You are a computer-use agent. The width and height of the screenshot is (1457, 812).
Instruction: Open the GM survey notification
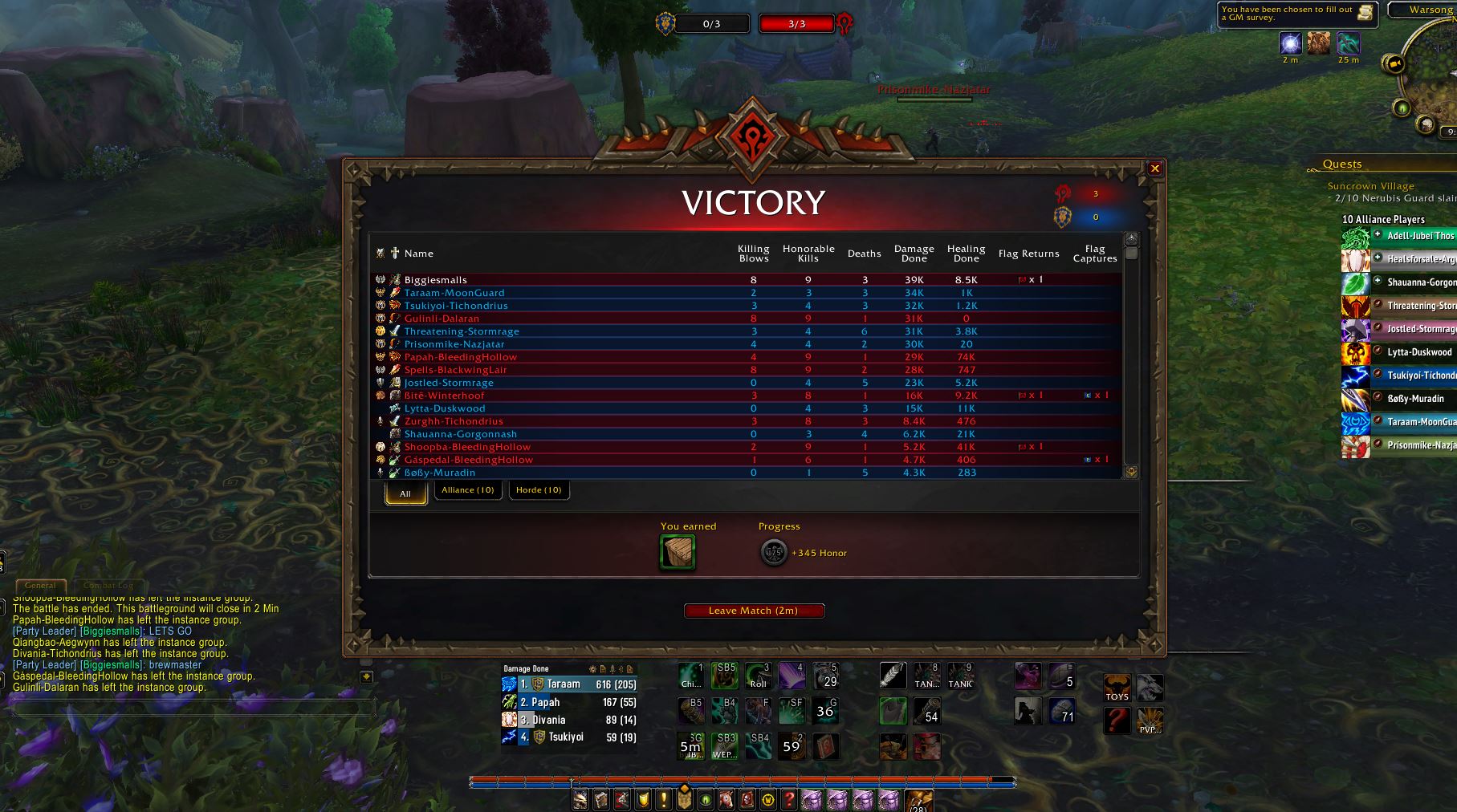point(1296,14)
